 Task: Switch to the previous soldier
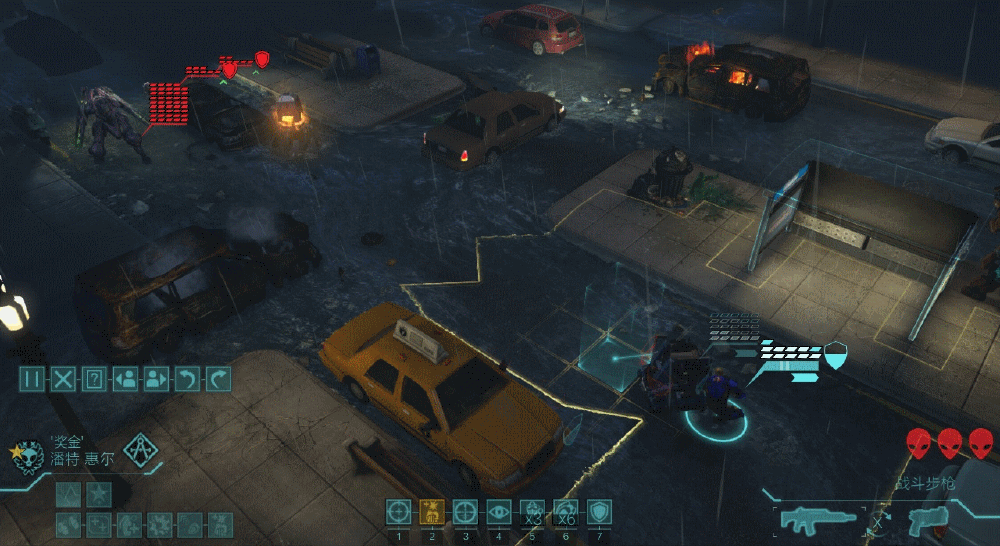[x=125, y=378]
